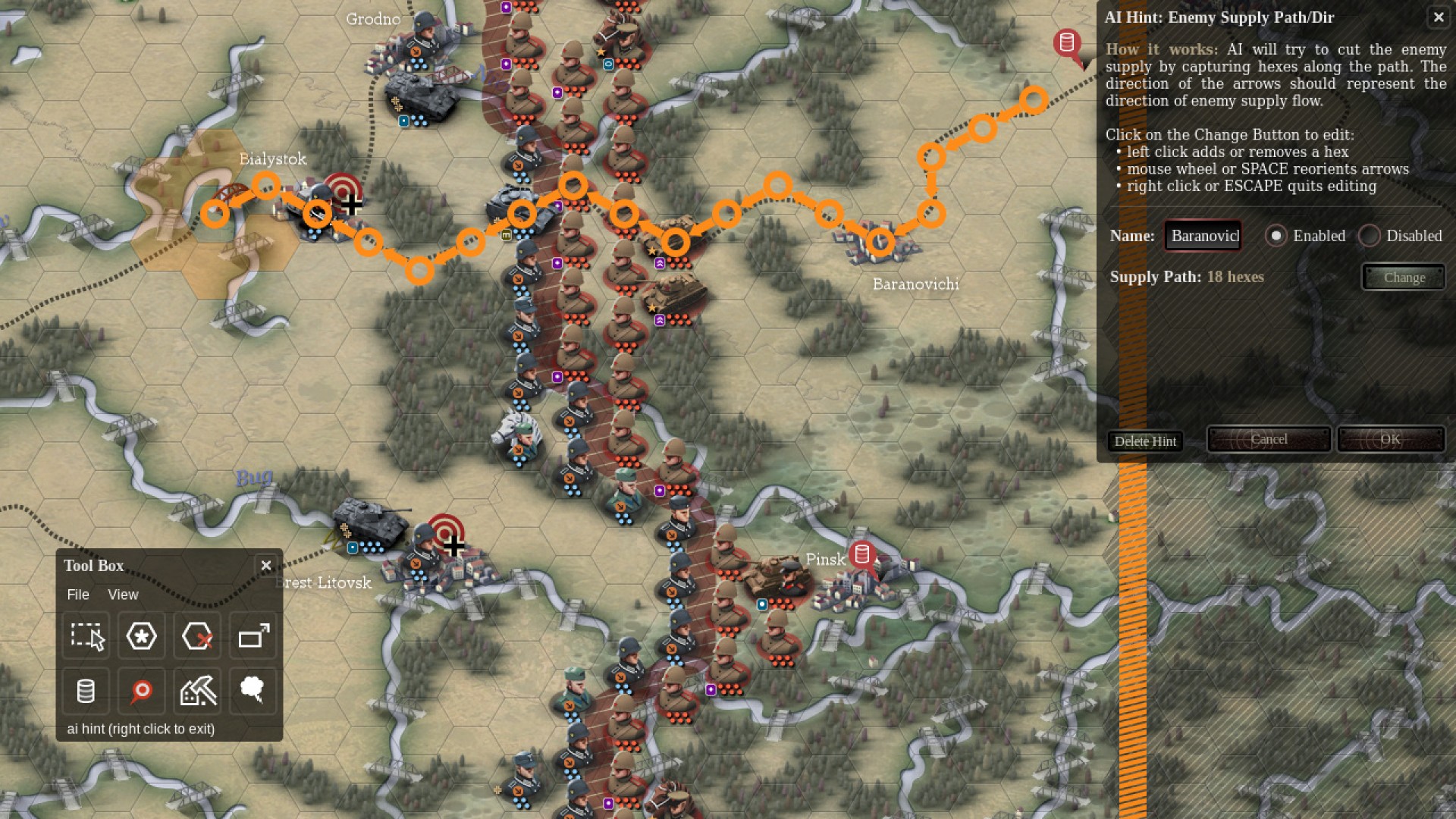The image size is (1456, 819).
Task: Activate the white cloud tool
Action: pos(253,691)
